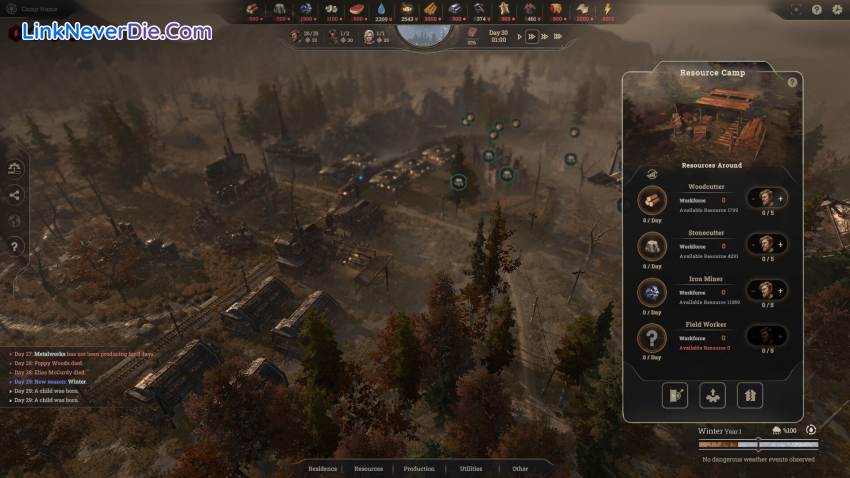Switch to the Production build category
This screenshot has height=478, width=850.
419,468
